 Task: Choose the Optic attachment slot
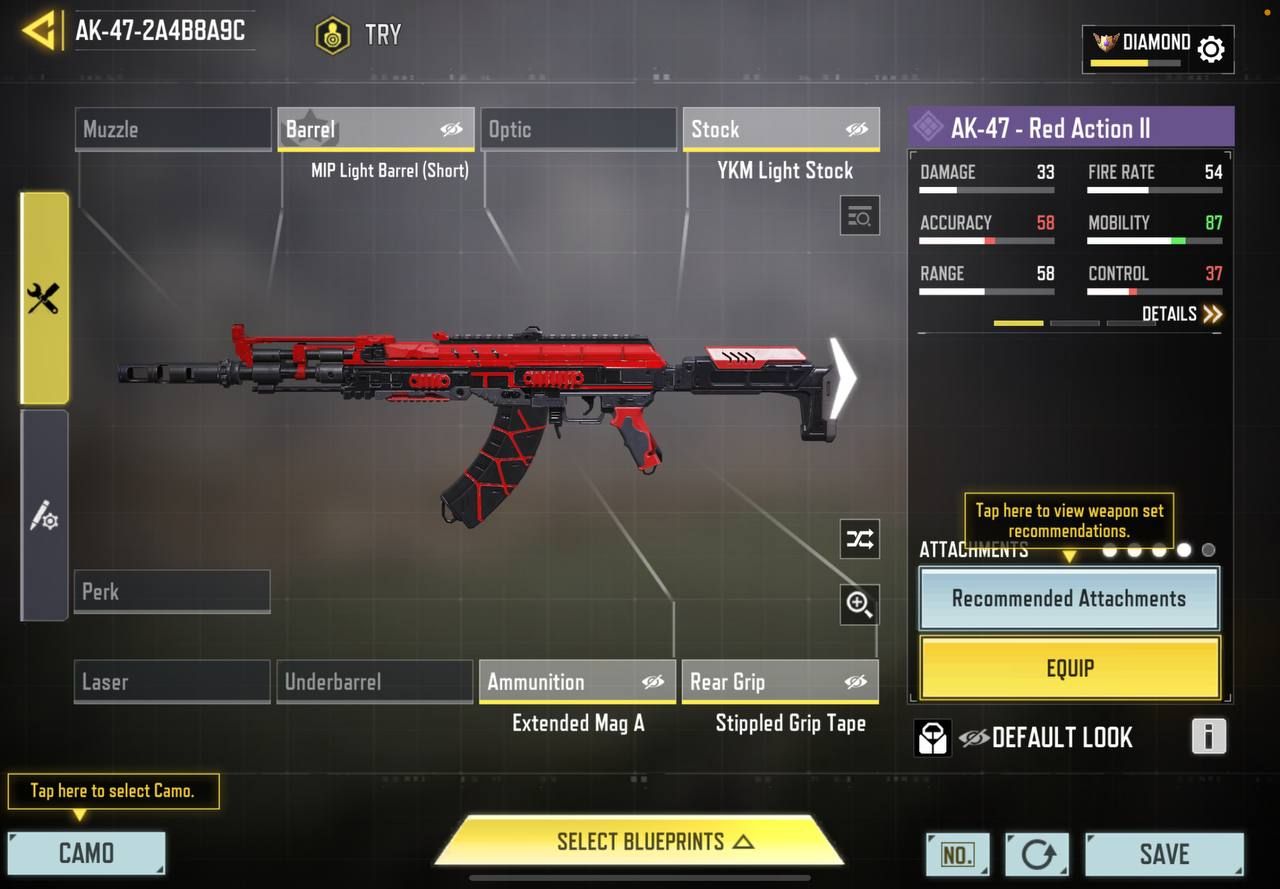(x=578, y=129)
